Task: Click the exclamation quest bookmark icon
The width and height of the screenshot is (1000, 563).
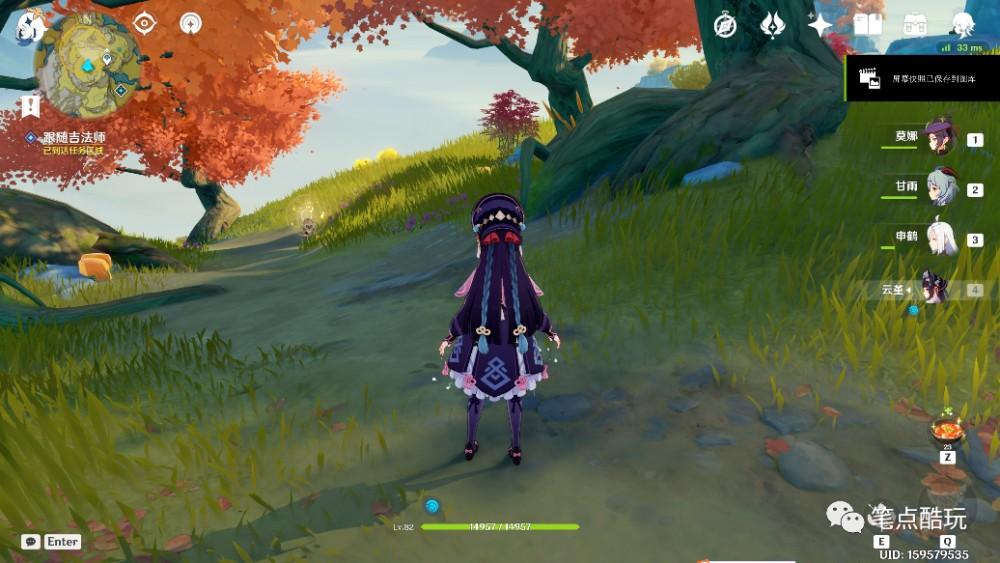Action: pos(30,106)
